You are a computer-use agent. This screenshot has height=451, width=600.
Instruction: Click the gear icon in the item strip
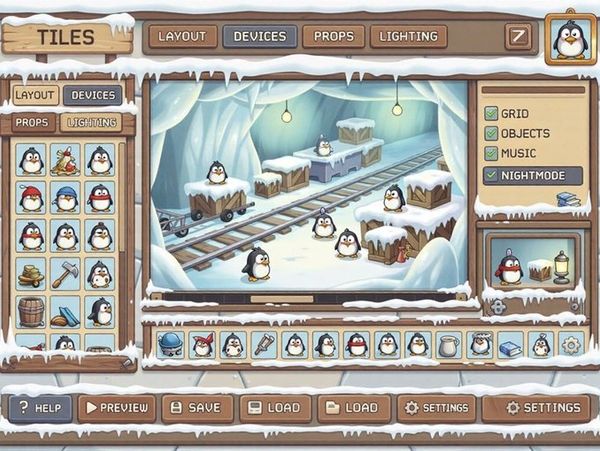(x=571, y=346)
